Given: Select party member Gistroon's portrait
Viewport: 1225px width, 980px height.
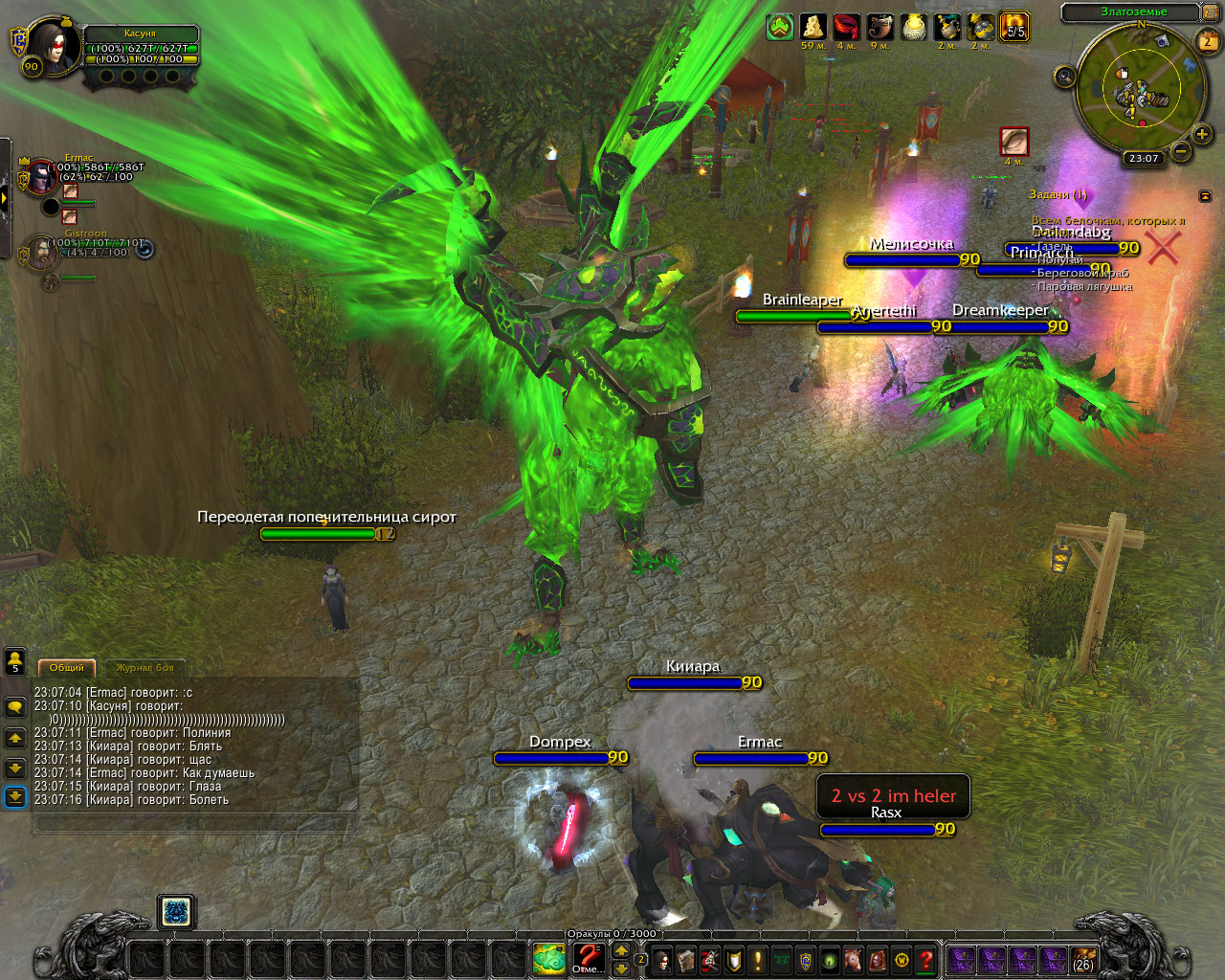Looking at the screenshot, I should [x=42, y=253].
